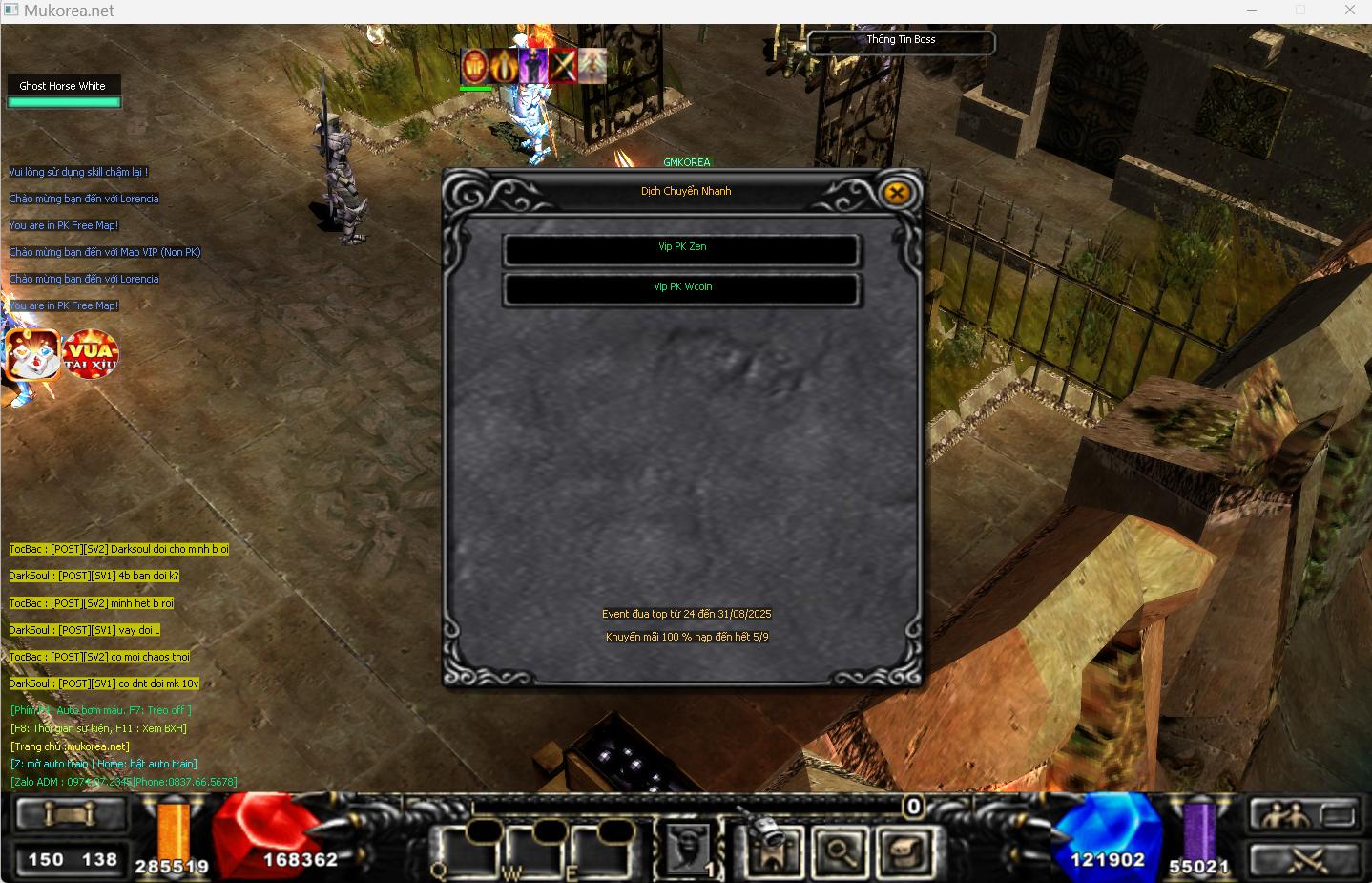Open the dice and cards minigame icon
The image size is (1372, 883).
(x=32, y=355)
